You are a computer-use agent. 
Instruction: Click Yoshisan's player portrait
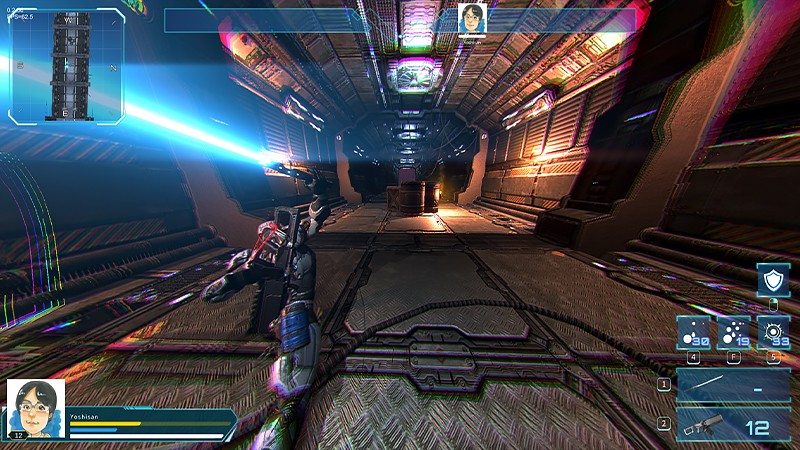tap(36, 408)
